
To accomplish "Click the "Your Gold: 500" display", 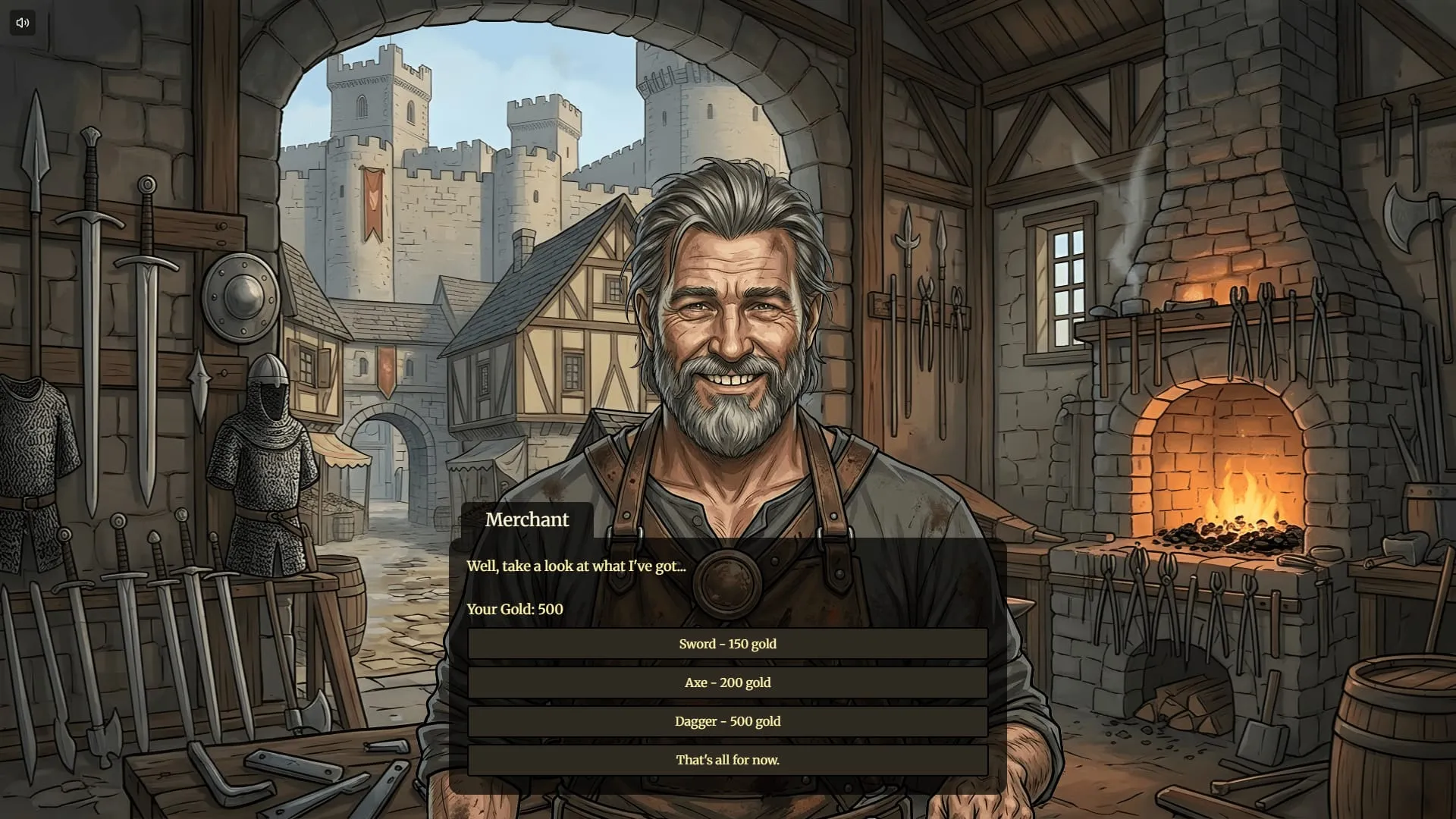I will tap(514, 609).
